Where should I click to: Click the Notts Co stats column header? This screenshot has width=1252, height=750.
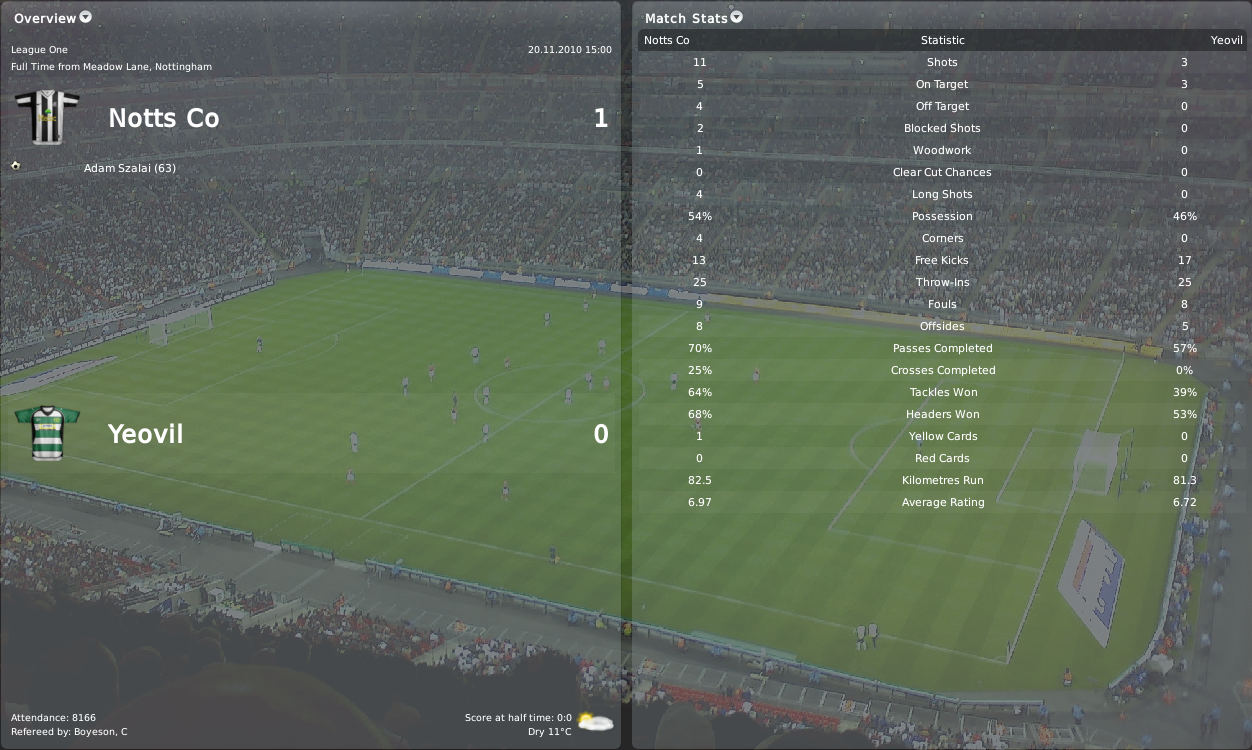(x=667, y=40)
